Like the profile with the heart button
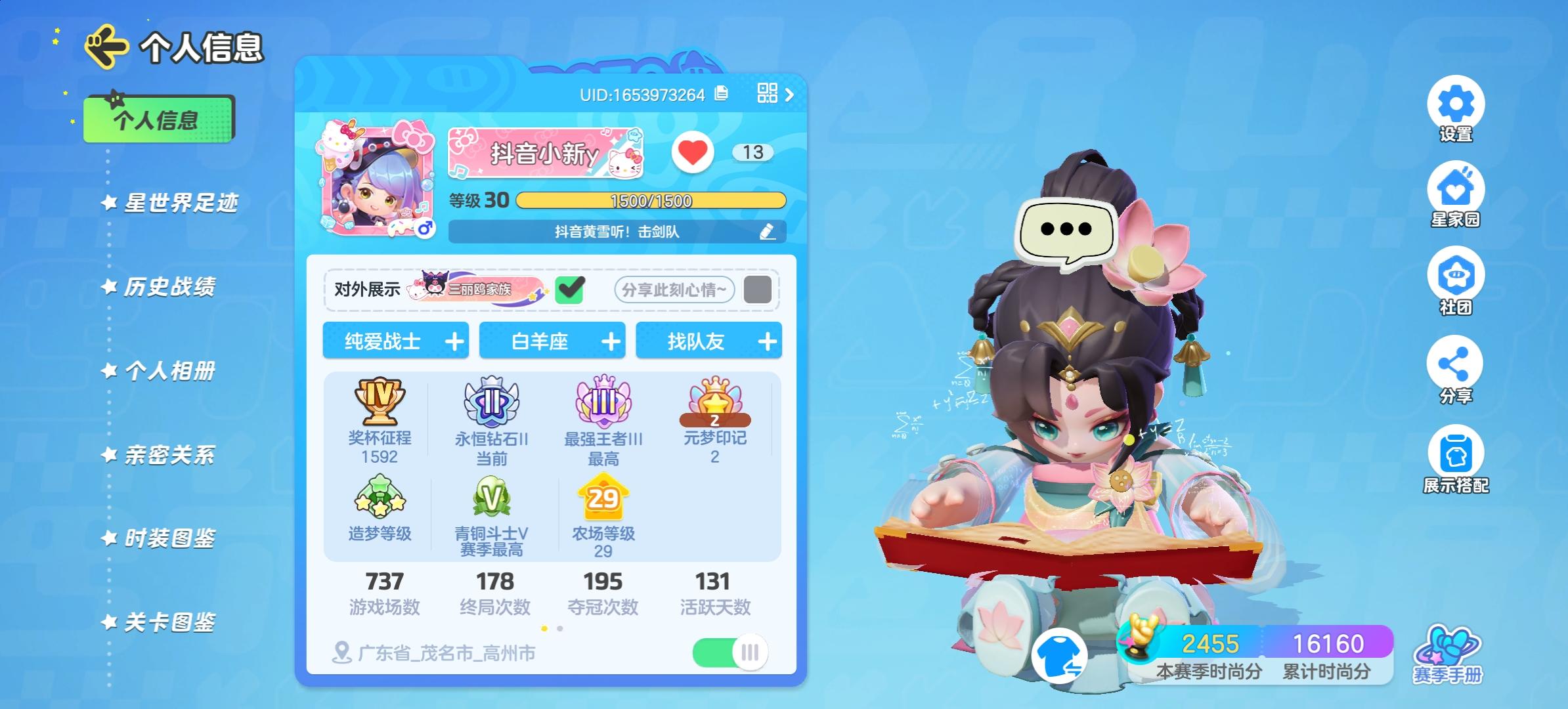This screenshot has height=709, width=1568. click(693, 152)
